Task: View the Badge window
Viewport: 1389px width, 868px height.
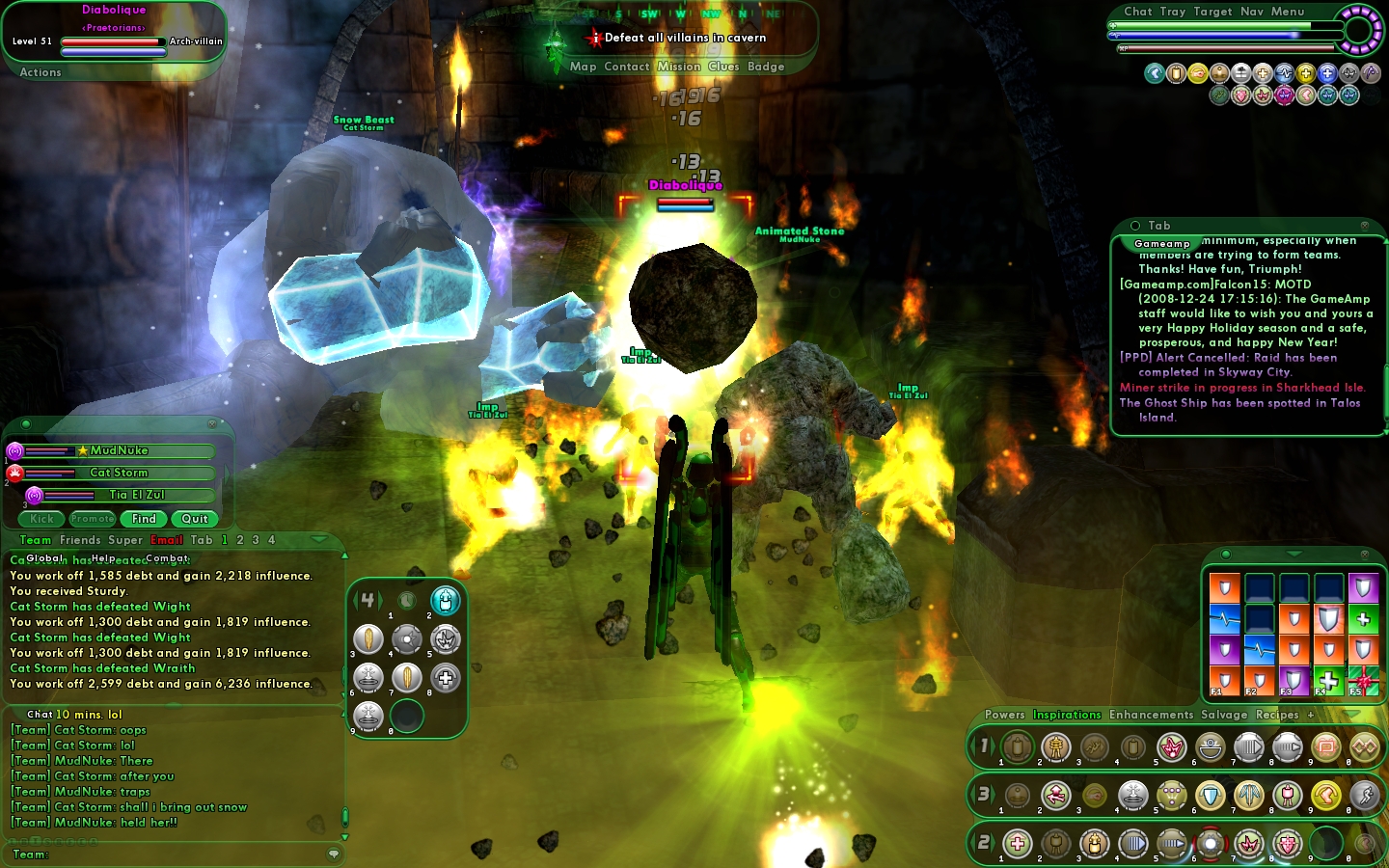Action: (x=766, y=67)
